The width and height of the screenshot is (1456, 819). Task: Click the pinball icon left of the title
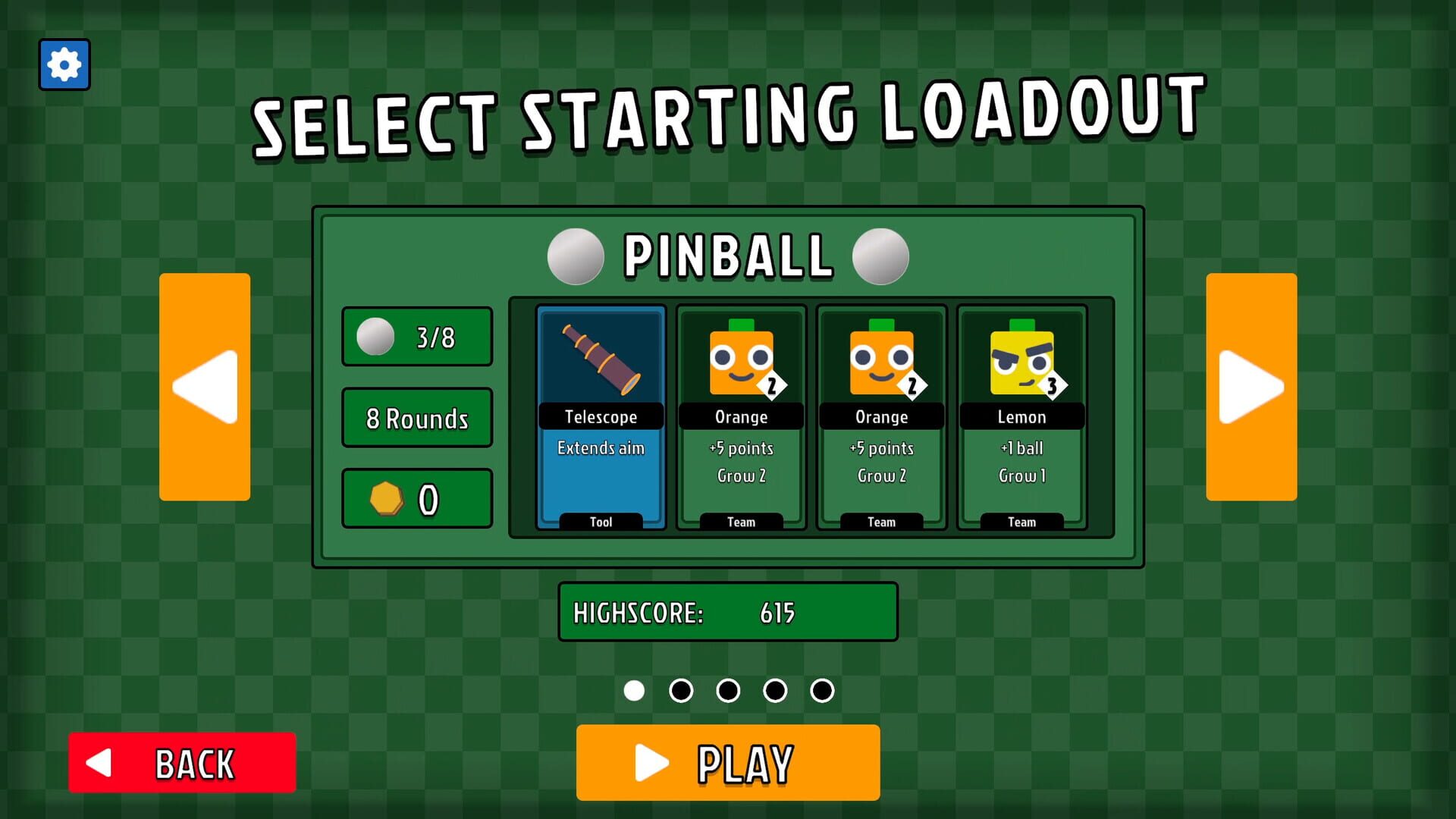576,256
